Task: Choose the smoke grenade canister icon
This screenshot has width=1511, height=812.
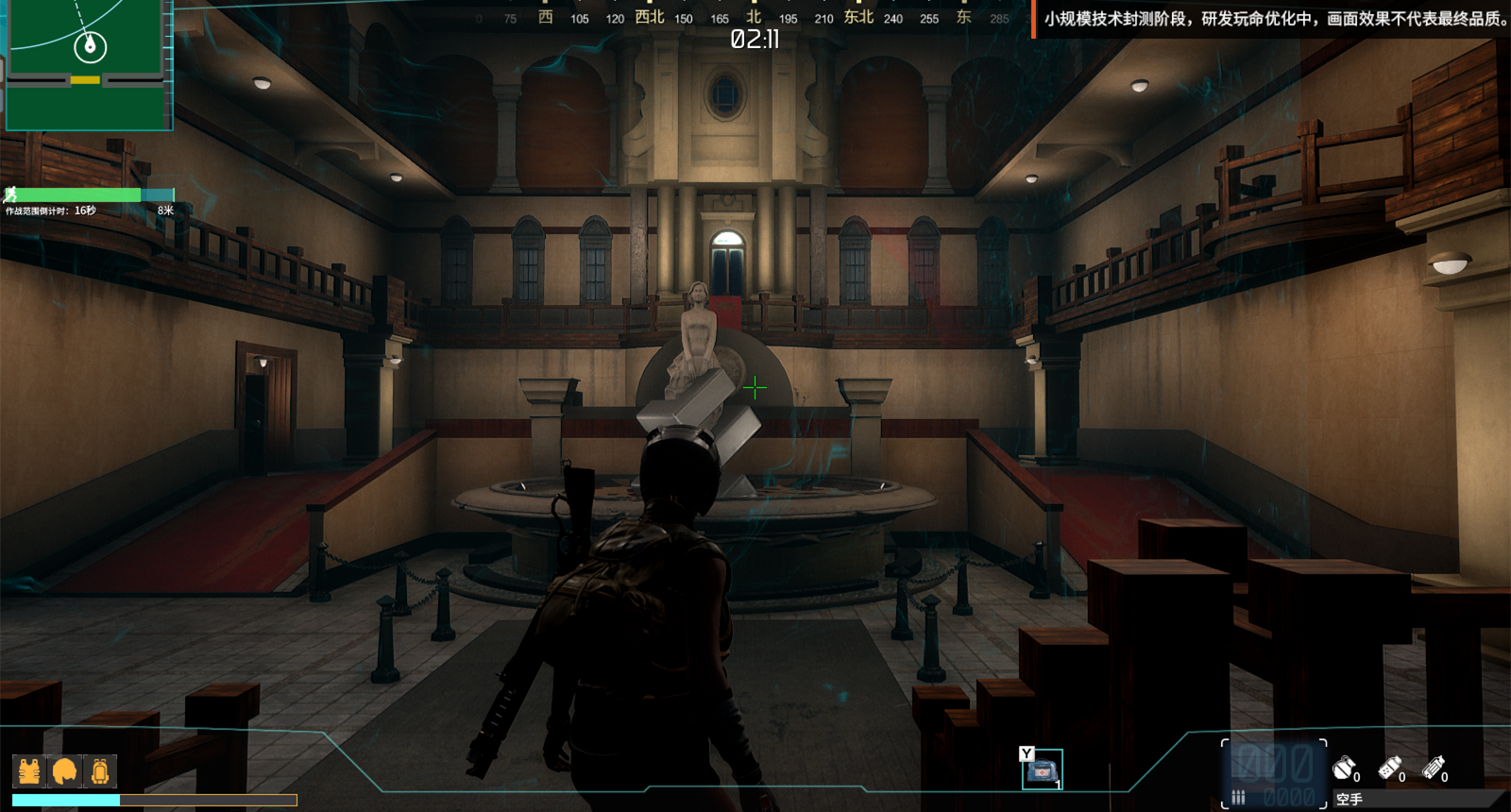Action: tap(1389, 768)
